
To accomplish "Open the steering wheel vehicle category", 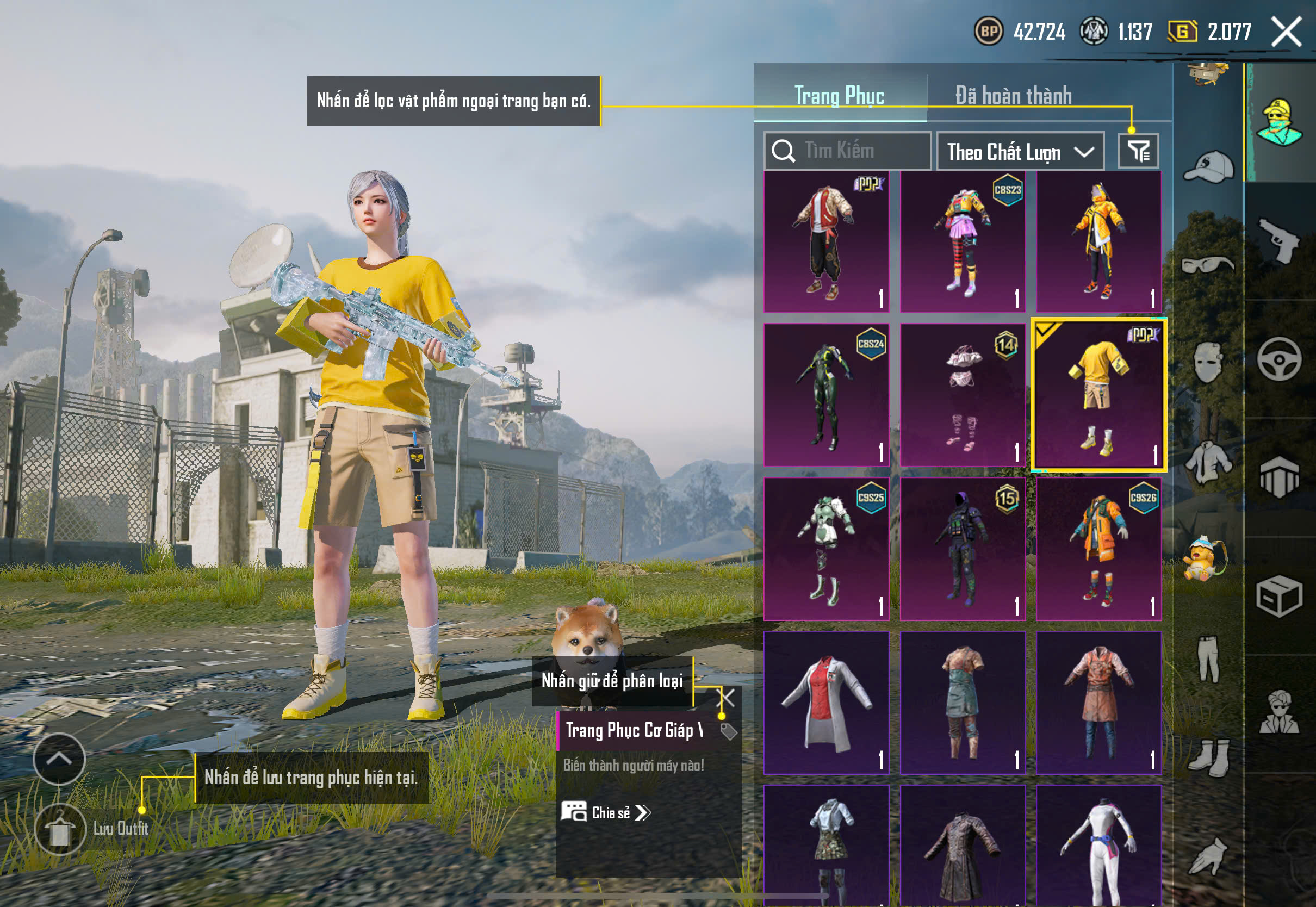I will pyautogui.click(x=1278, y=359).
